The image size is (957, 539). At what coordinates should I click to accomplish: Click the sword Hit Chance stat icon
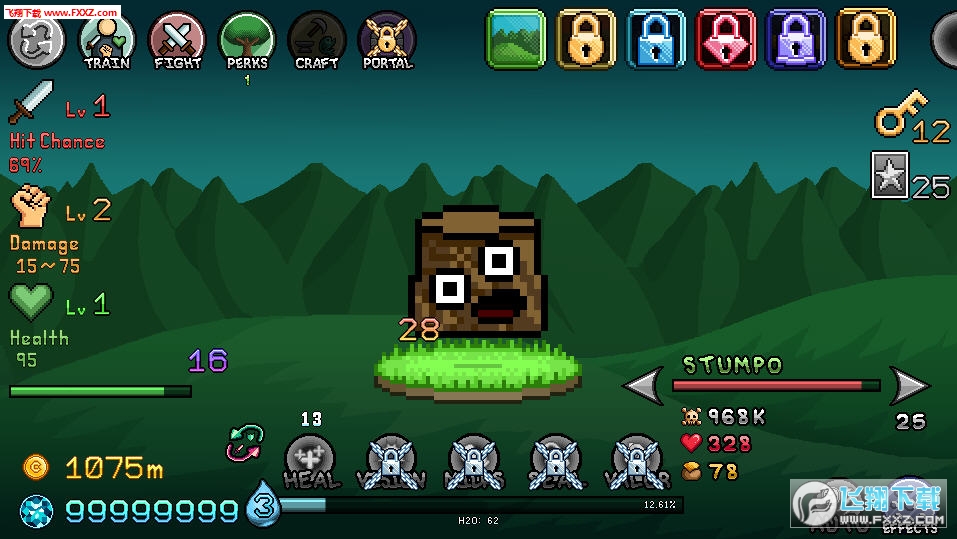coord(31,103)
